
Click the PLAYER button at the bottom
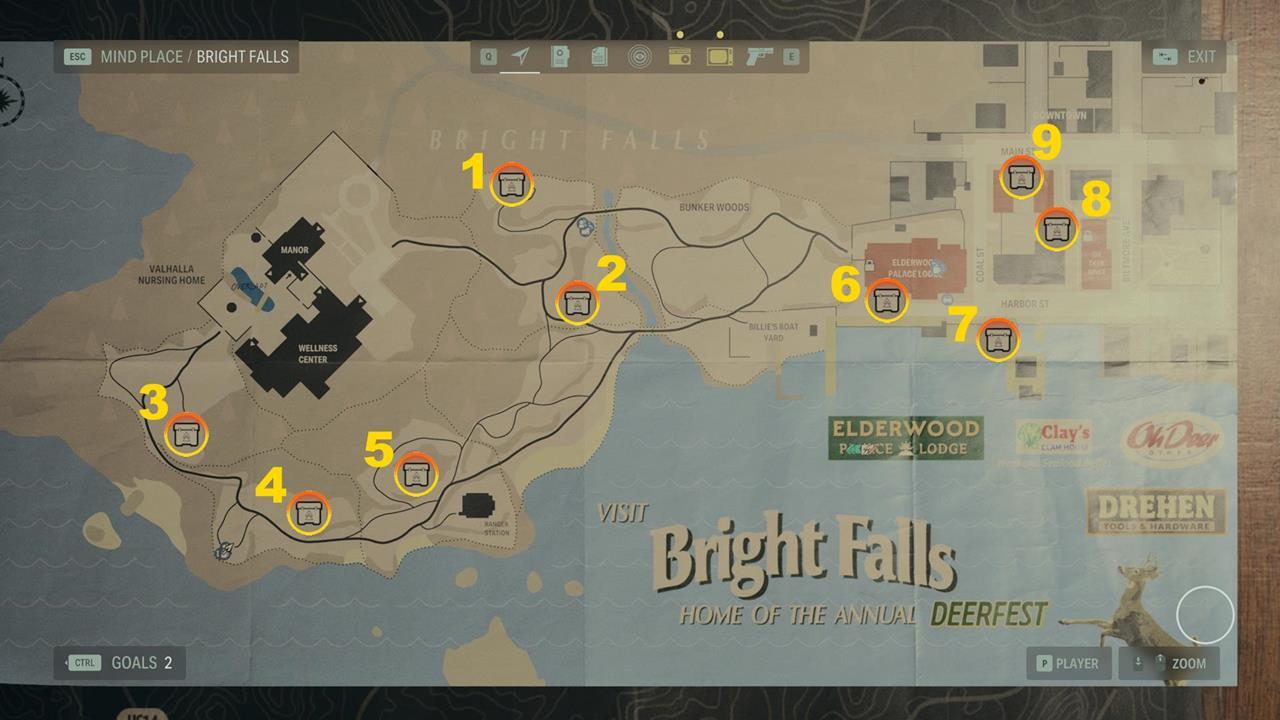1069,663
